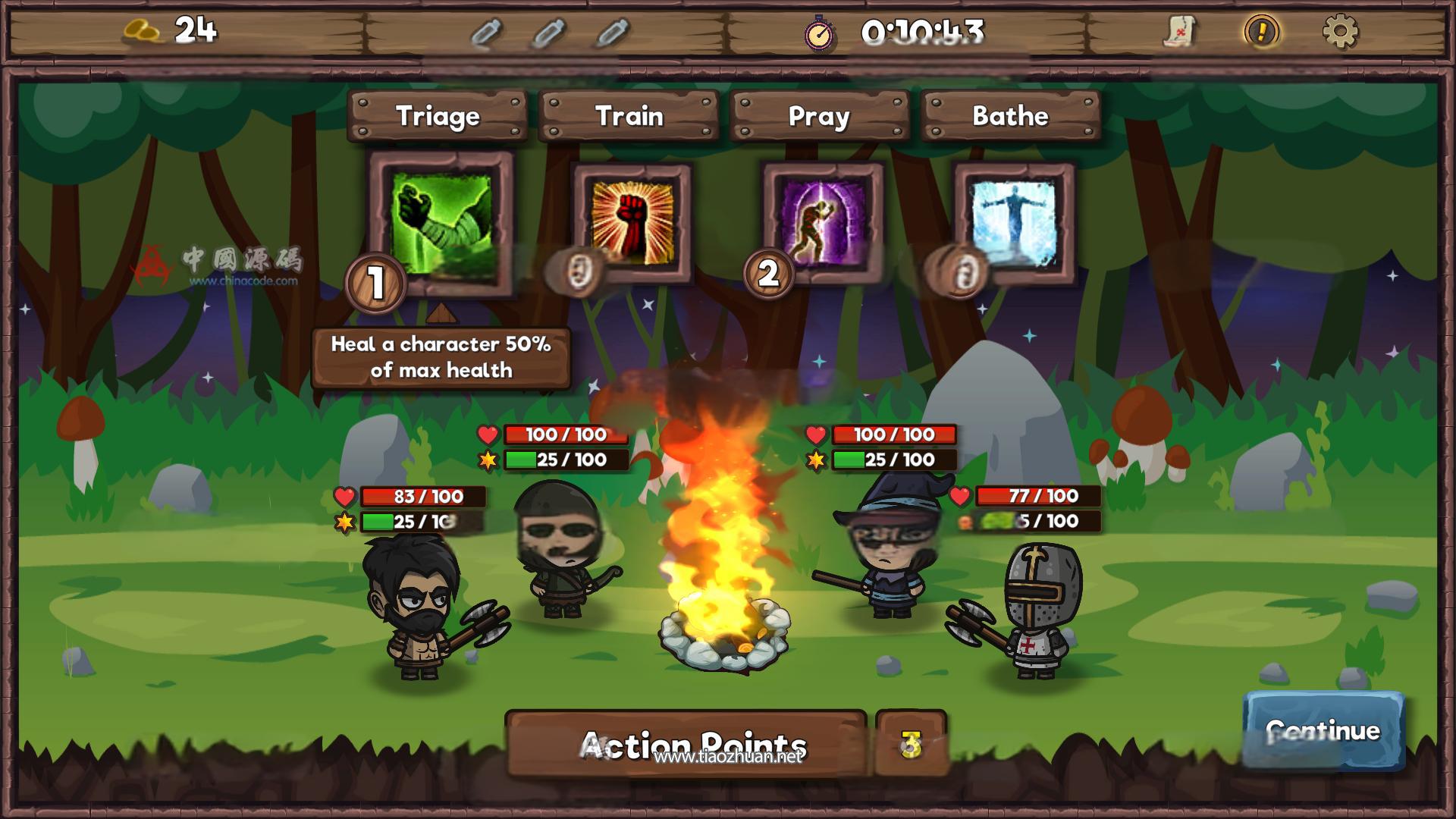Choose the Train button

629,116
